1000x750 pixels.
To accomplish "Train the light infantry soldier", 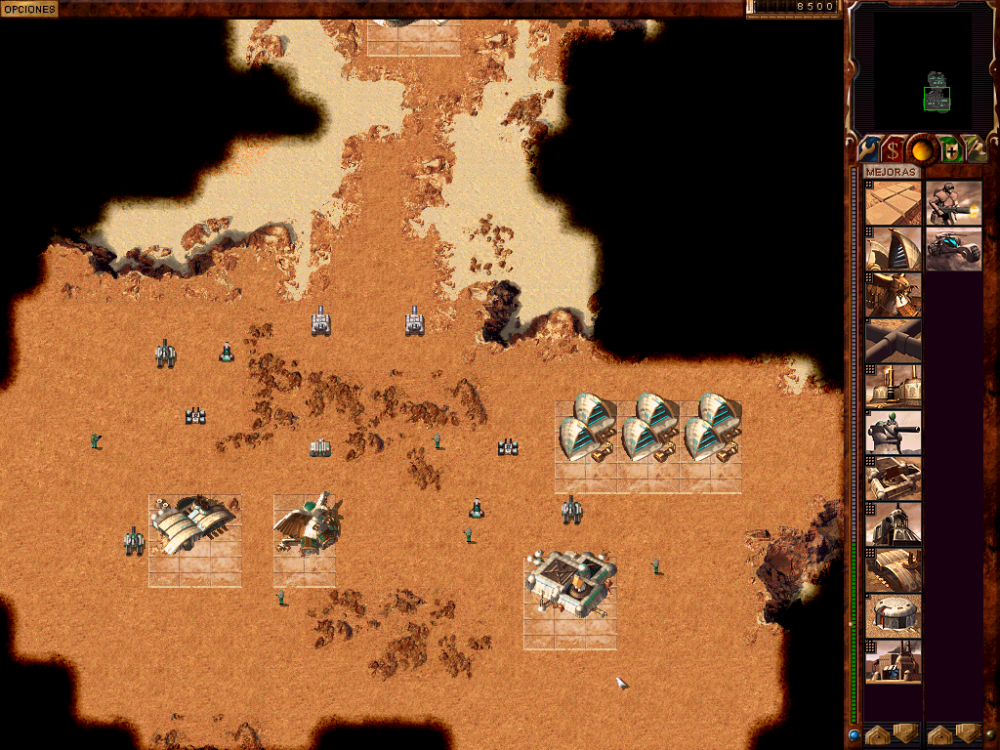I will coord(953,203).
